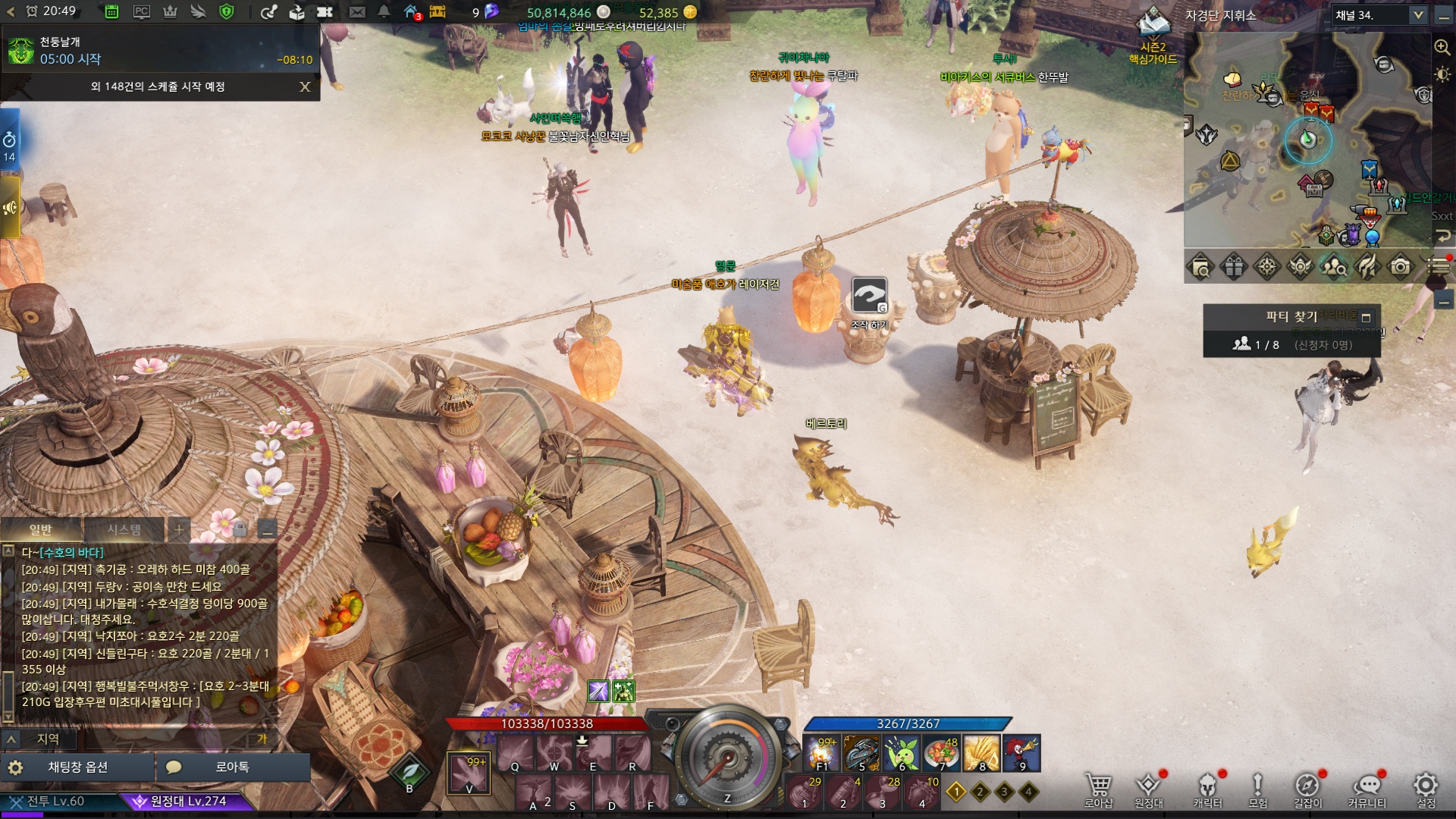
Task: Switch to the 시스템 chat tab
Action: (124, 529)
